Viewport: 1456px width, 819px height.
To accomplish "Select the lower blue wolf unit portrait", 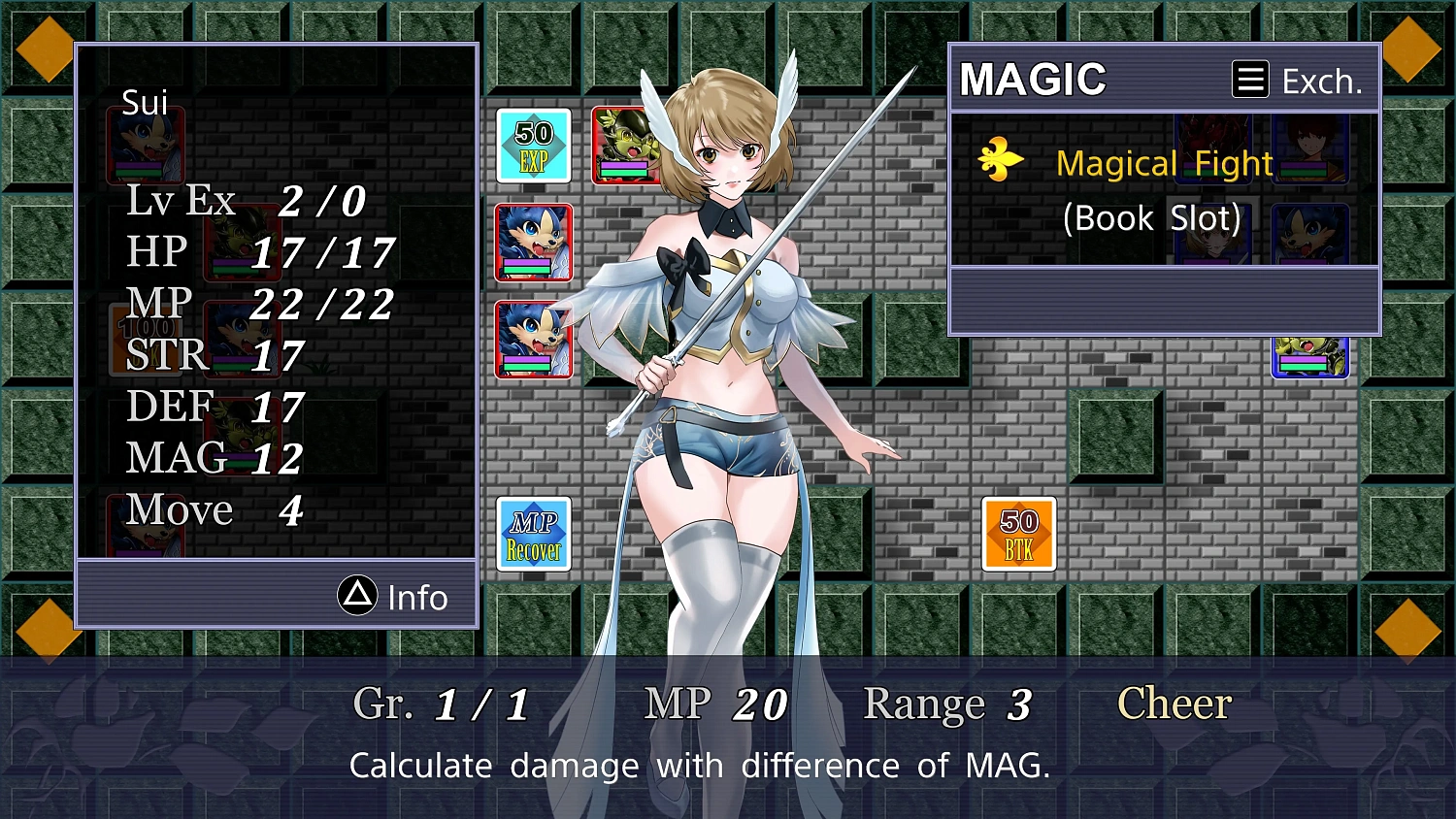I will tap(534, 341).
